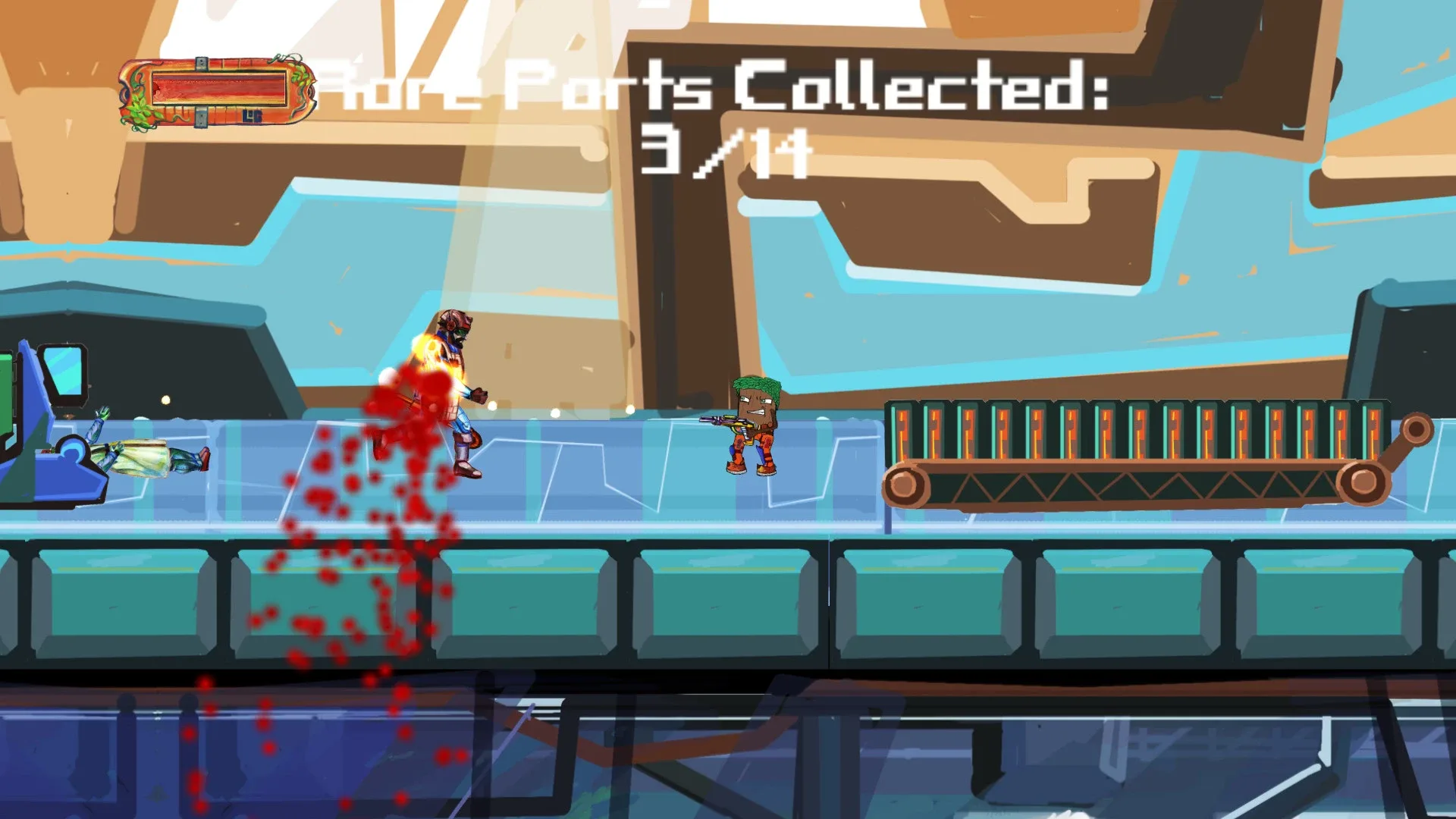The width and height of the screenshot is (1456, 819).
Task: Click the conveyor belt's left pulley wheel
Action: tap(902, 484)
